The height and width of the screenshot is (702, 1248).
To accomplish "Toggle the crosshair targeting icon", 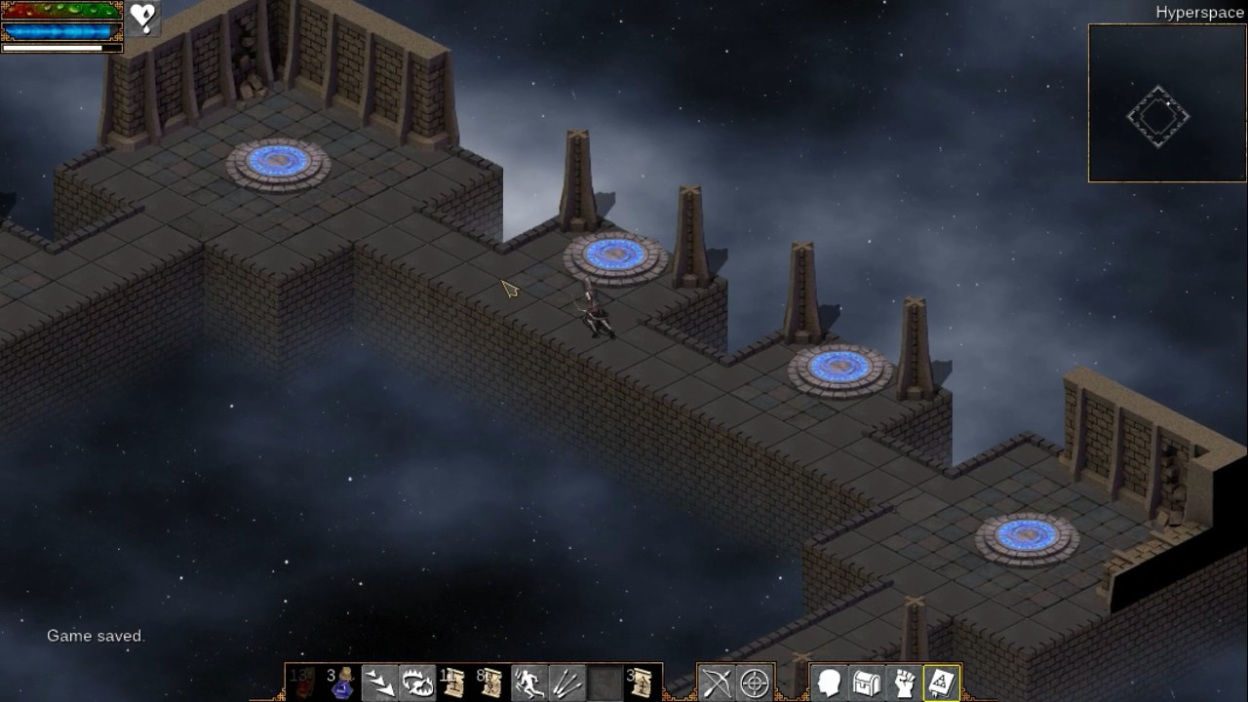I will pos(755,683).
